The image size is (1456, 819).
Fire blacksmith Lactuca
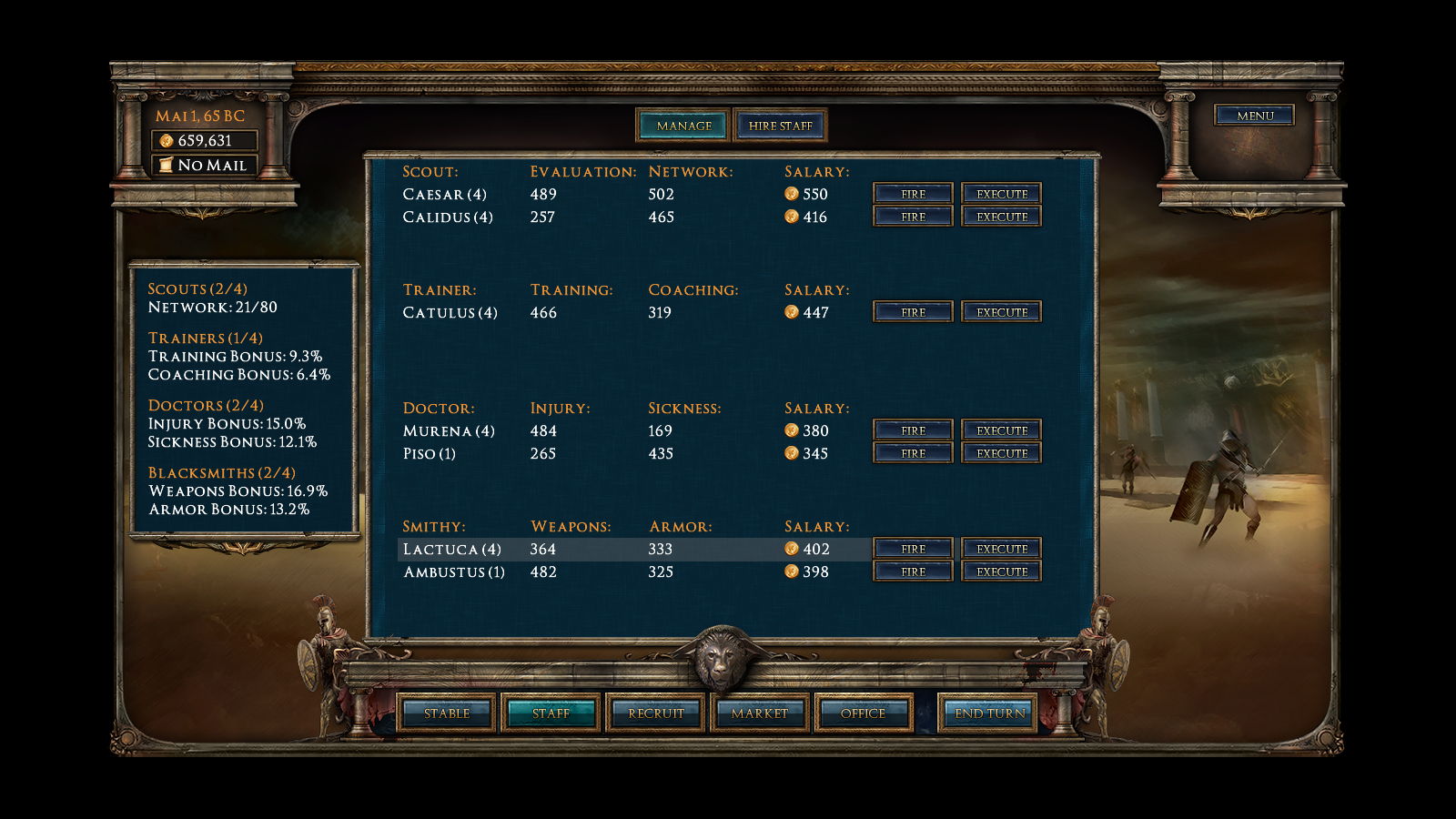(x=913, y=549)
